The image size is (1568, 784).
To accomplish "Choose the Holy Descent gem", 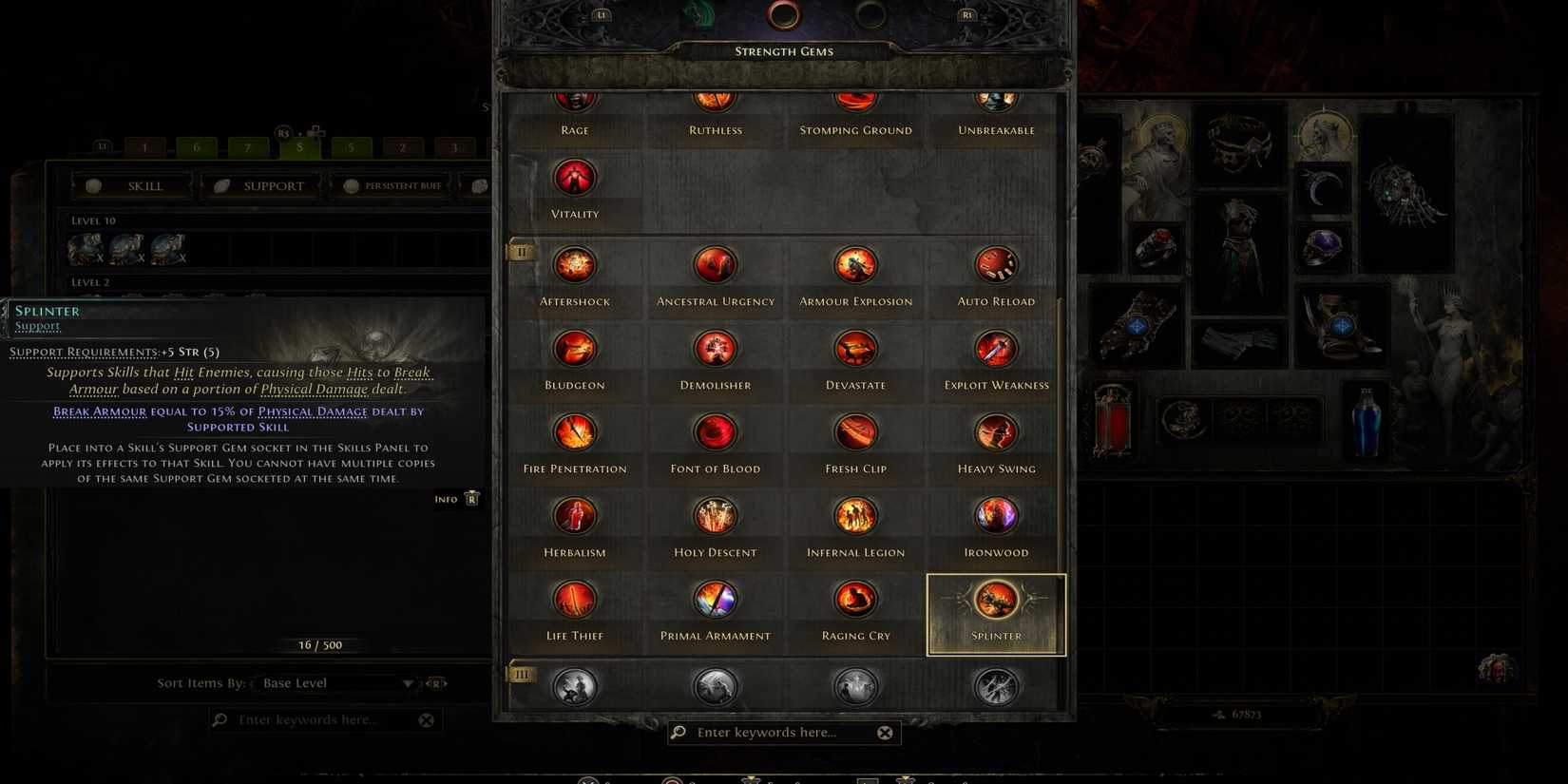I will (715, 515).
